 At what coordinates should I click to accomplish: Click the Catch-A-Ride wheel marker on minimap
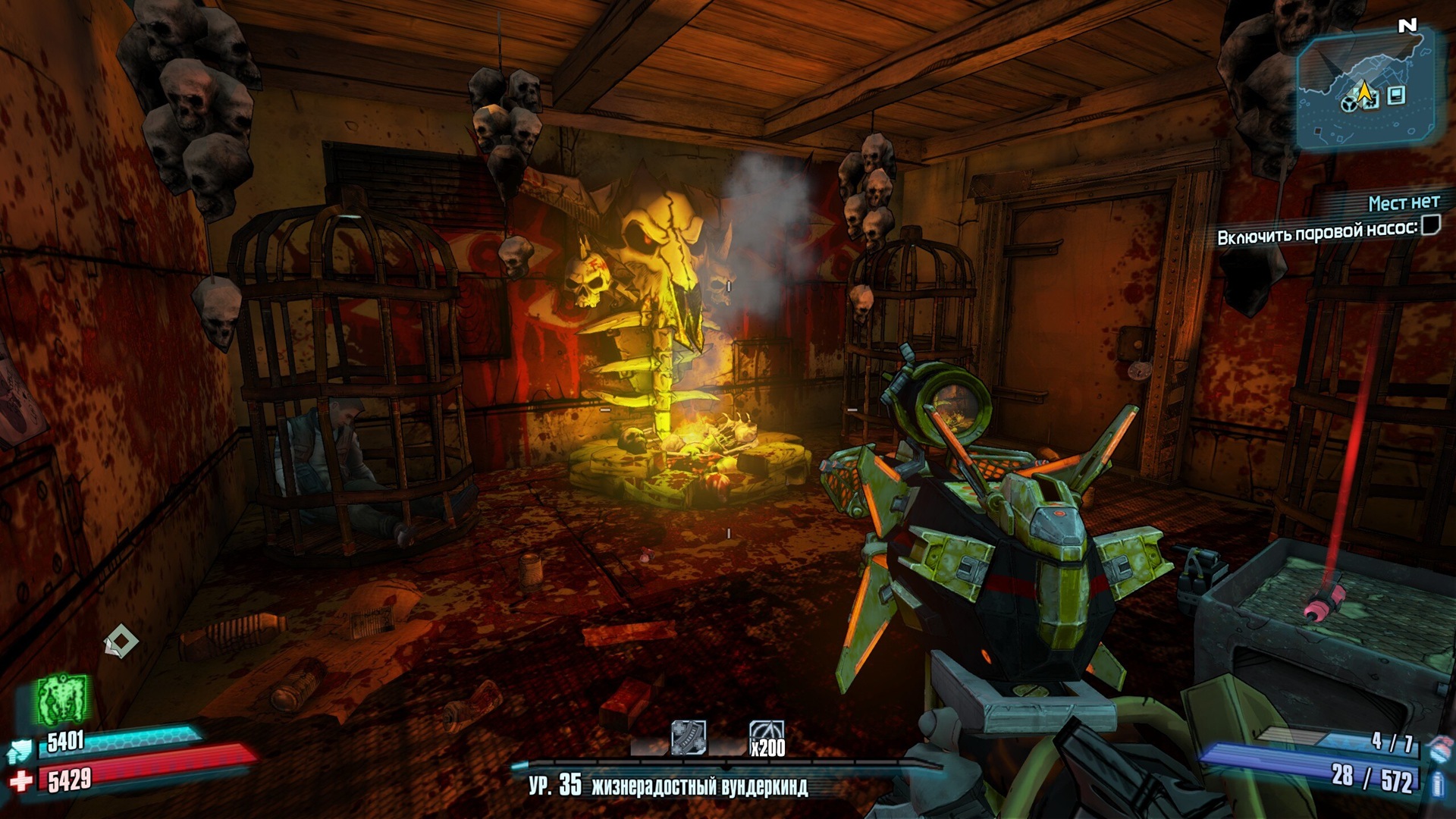[x=1348, y=104]
